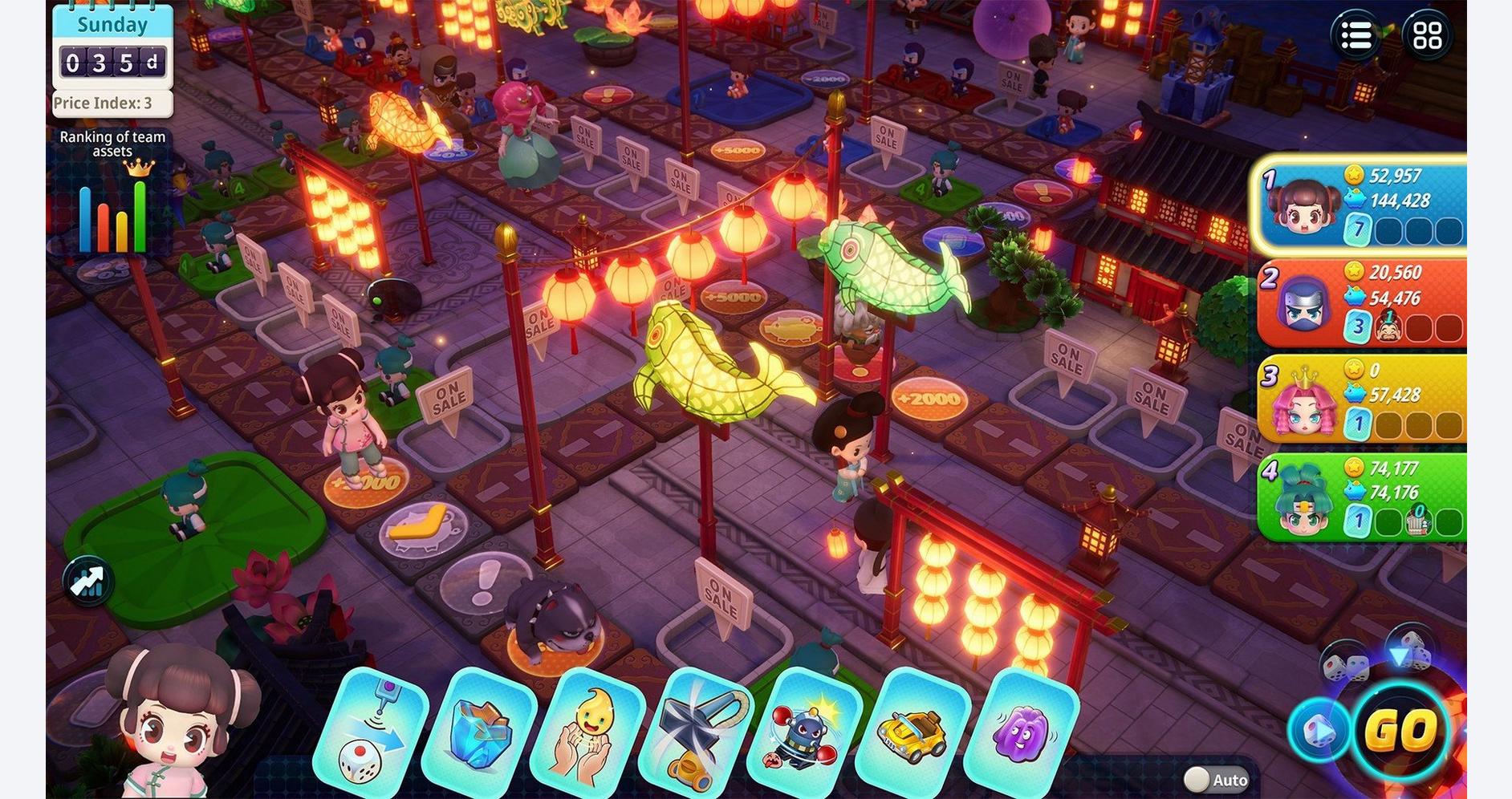Open the four-squares grid menu
Viewport: 1512px width, 799px height.
(1427, 35)
